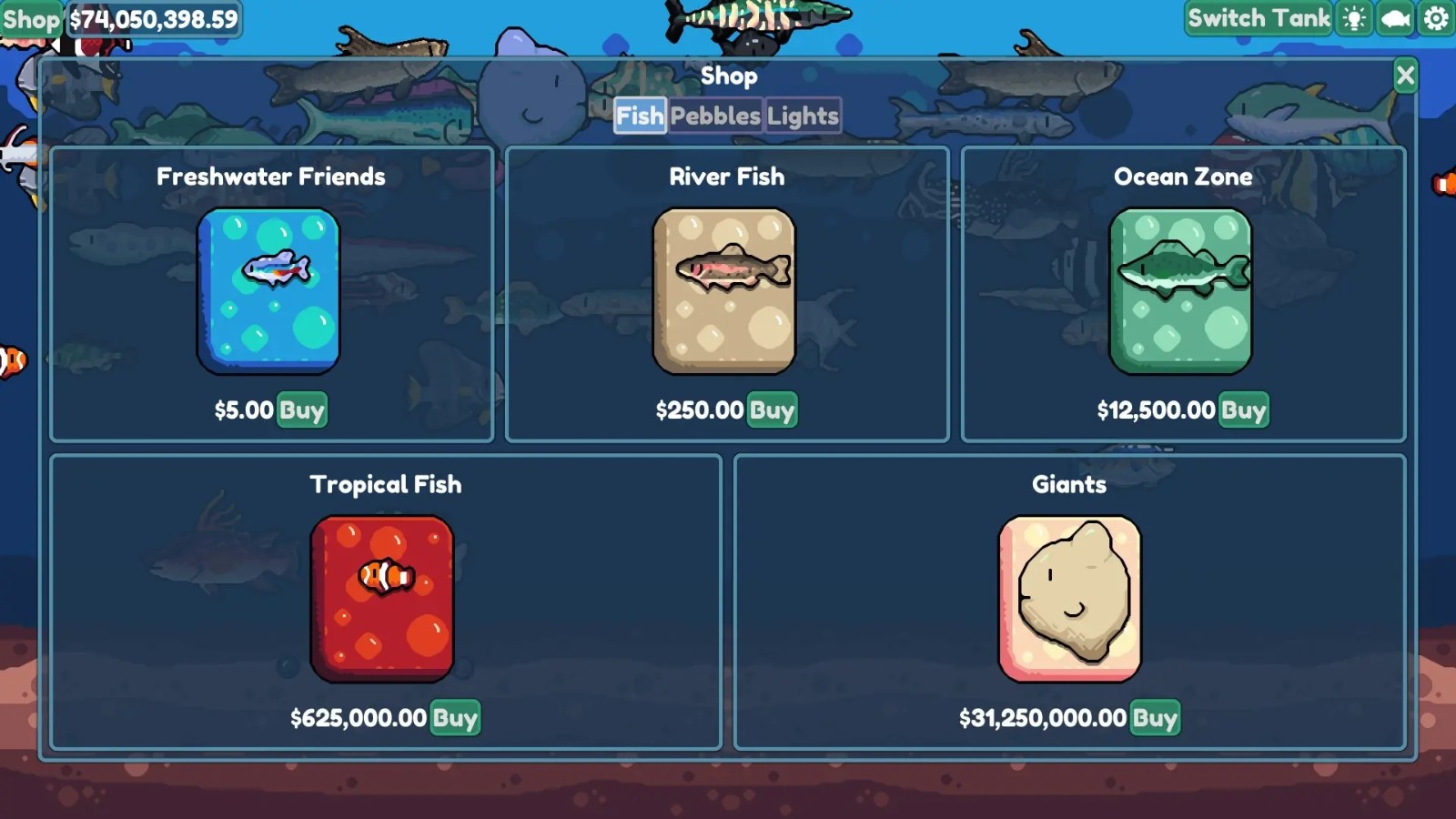Buy a Giants fish for $31,250,000.00
Image resolution: width=1456 pixels, height=819 pixels.
coord(1153,719)
